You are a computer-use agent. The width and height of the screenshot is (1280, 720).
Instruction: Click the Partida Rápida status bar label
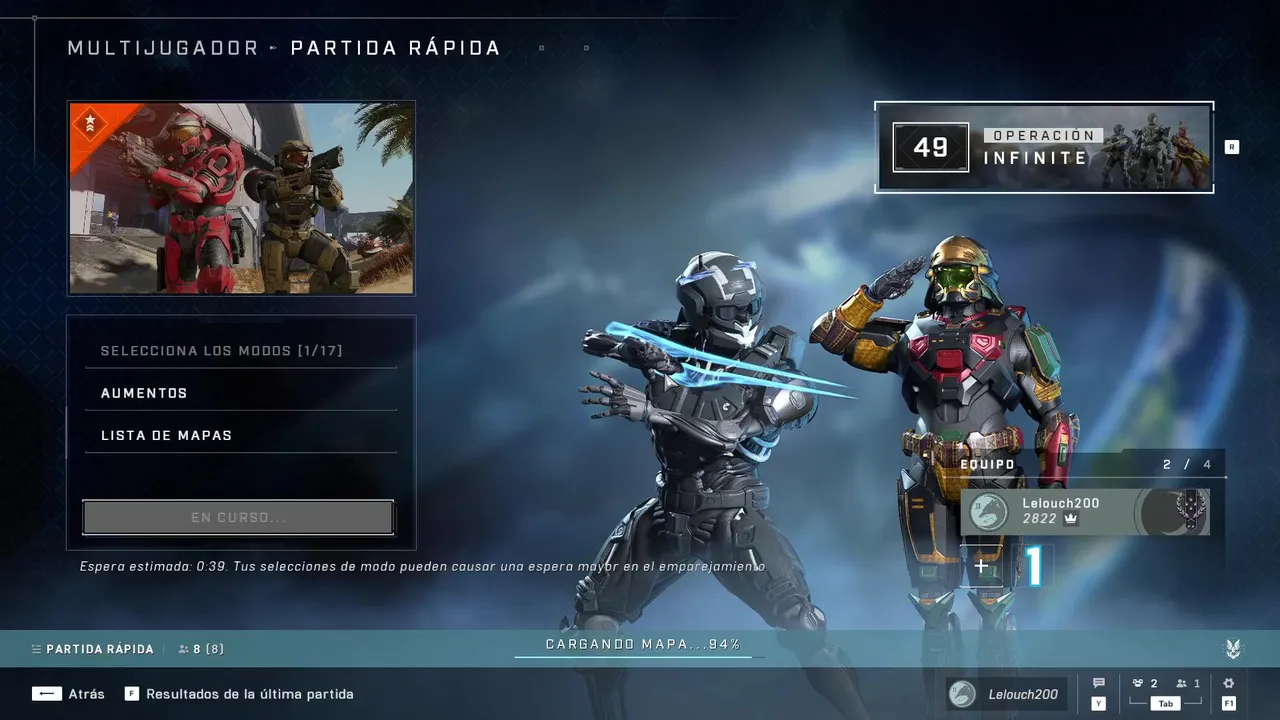coord(99,649)
